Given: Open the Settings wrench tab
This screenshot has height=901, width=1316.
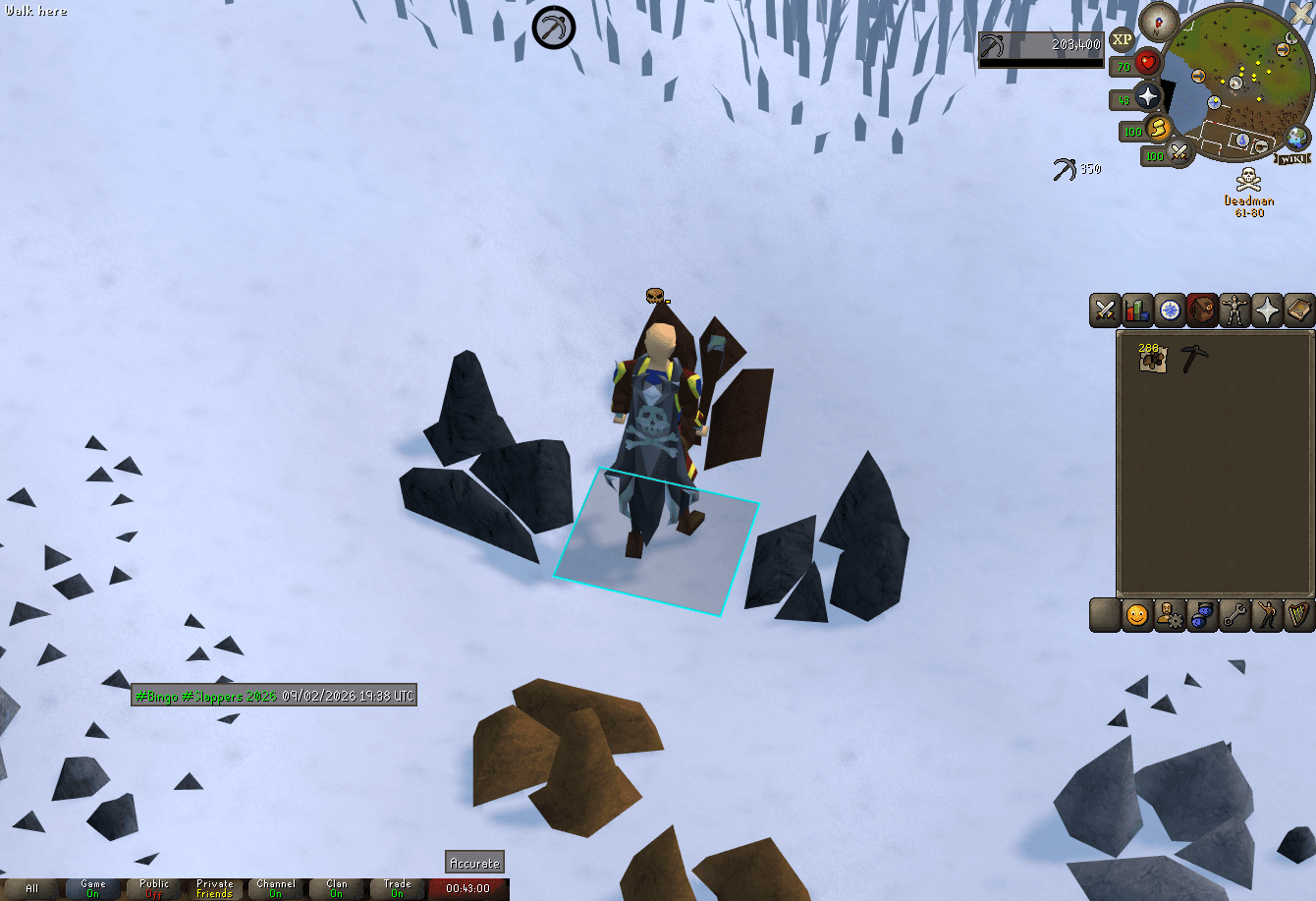Looking at the screenshot, I should coord(1234,614).
